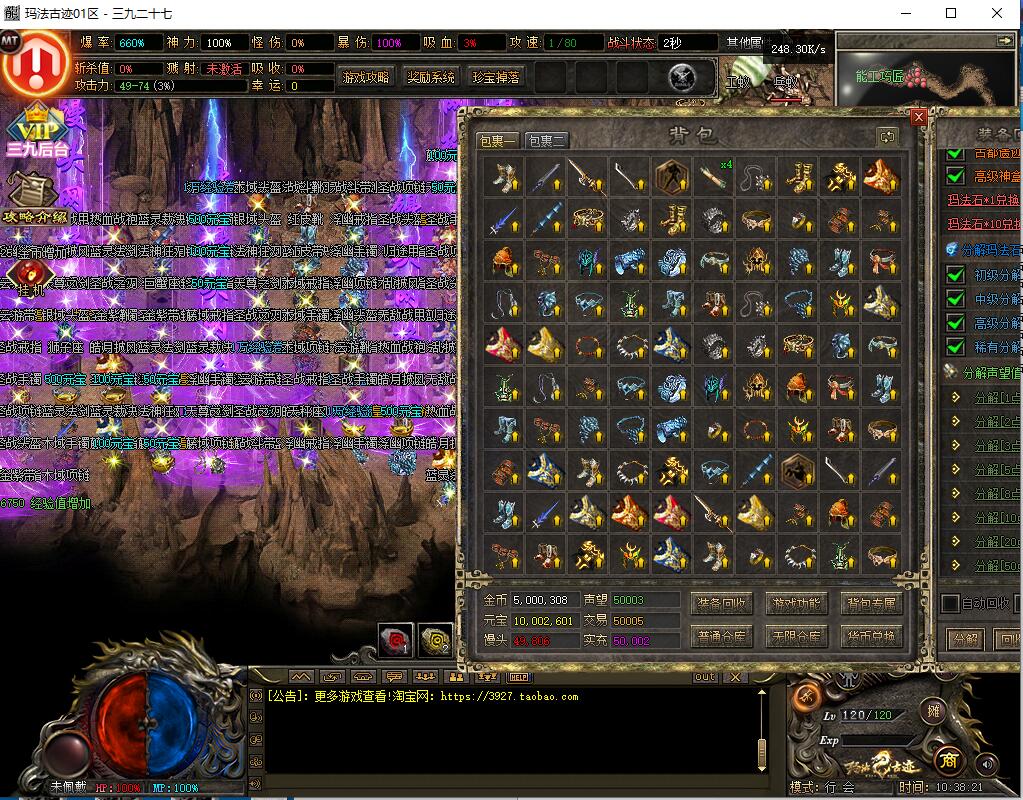Open the 游戏功能 game functions button
Screen dimensions: 1023x800
tap(797, 603)
